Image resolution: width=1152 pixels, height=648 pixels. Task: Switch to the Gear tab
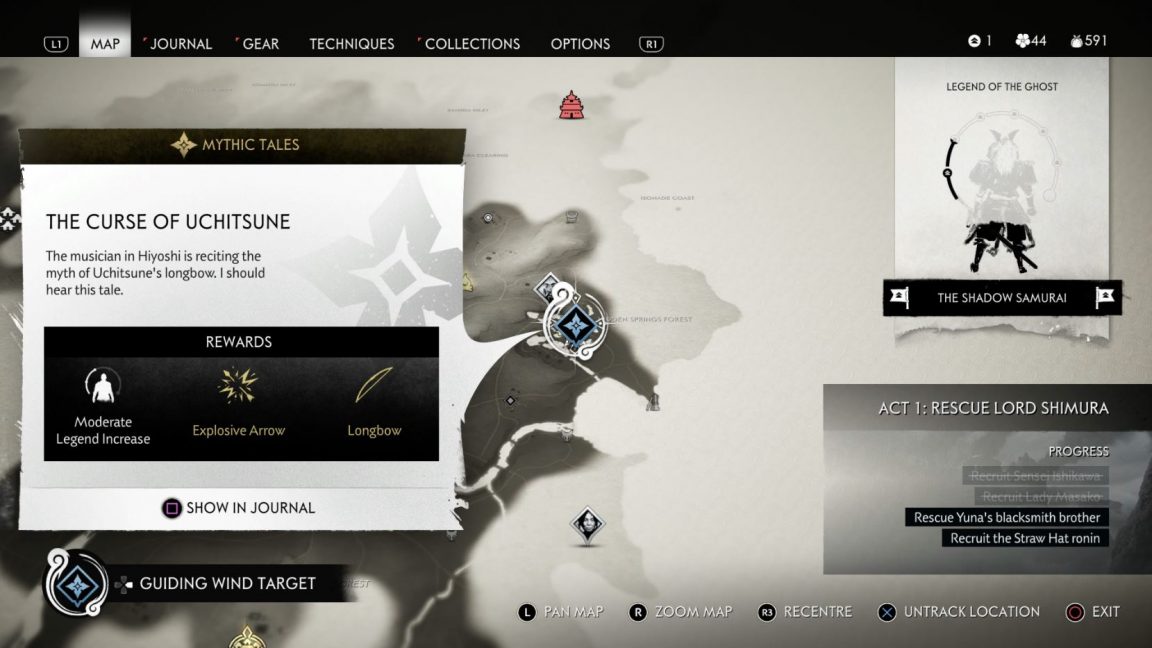coord(260,44)
